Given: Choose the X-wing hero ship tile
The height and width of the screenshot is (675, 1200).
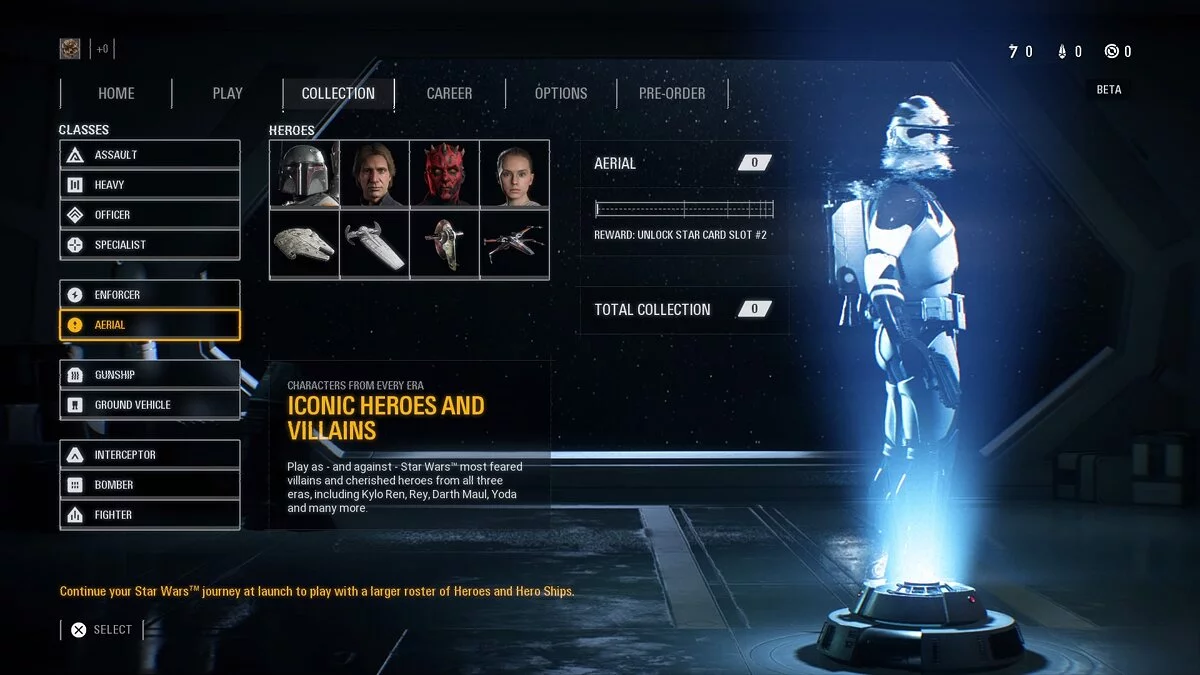Looking at the screenshot, I should [x=514, y=244].
